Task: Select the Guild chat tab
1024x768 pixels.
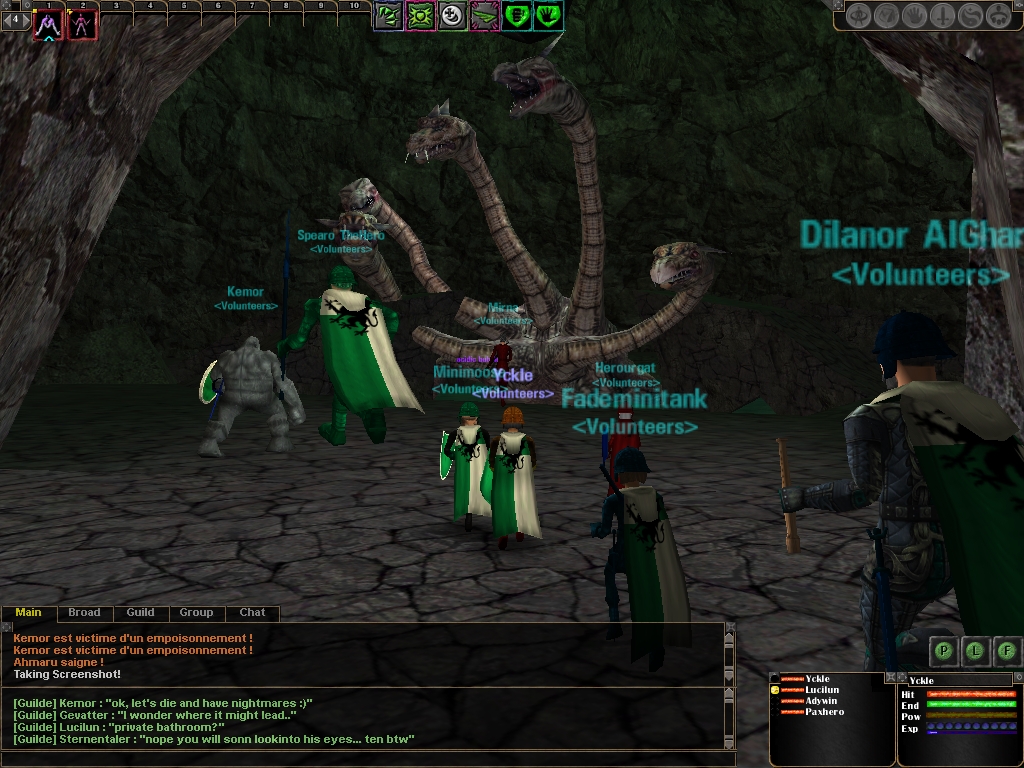Action: (140, 612)
